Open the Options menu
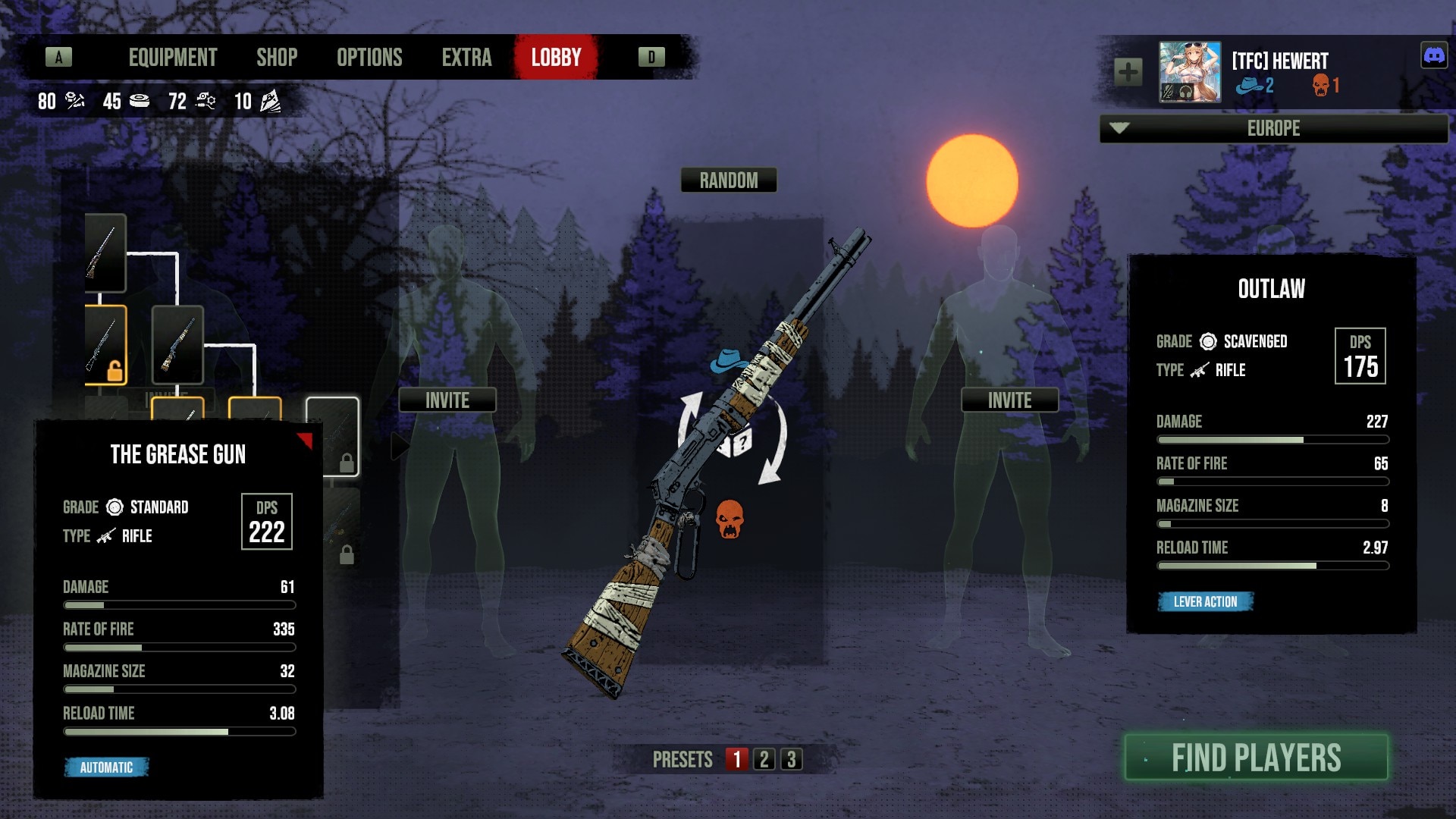Viewport: 1456px width, 819px height. (369, 58)
